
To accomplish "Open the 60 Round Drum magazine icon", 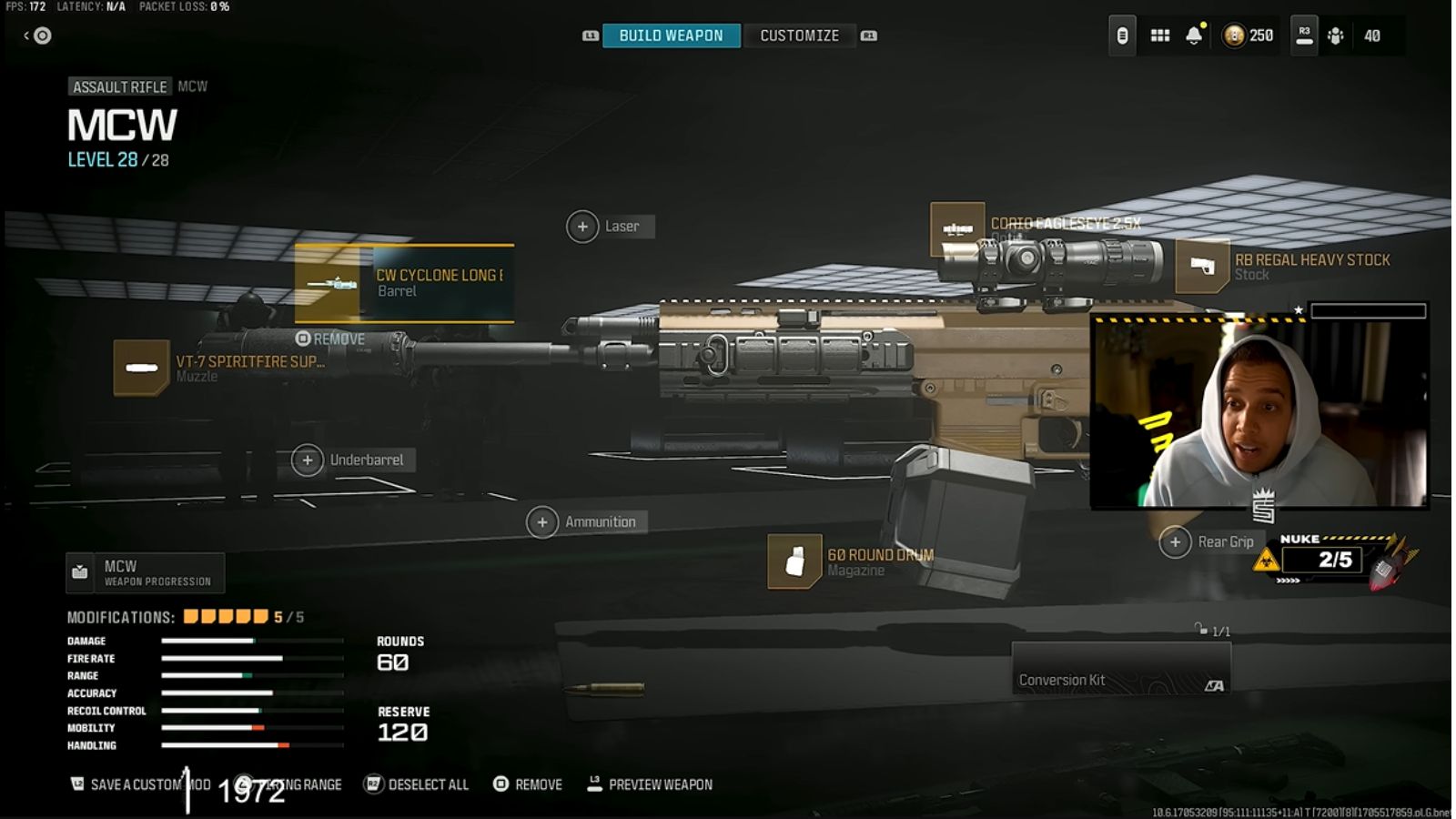I will 794,561.
